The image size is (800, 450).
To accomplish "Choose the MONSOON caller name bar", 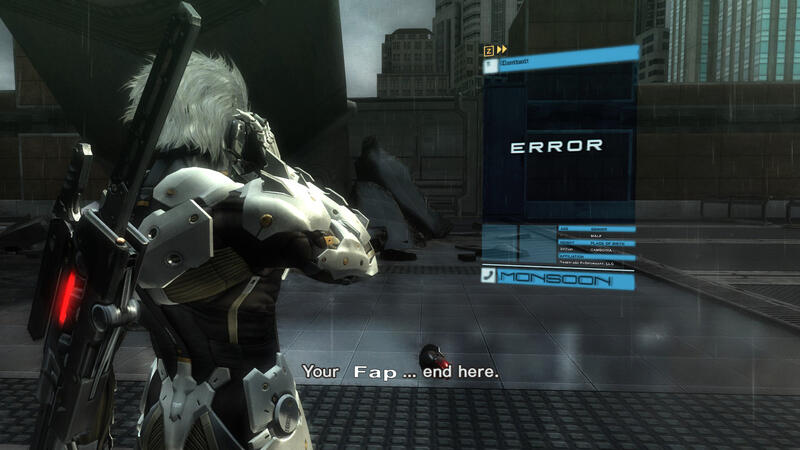I will (x=566, y=279).
